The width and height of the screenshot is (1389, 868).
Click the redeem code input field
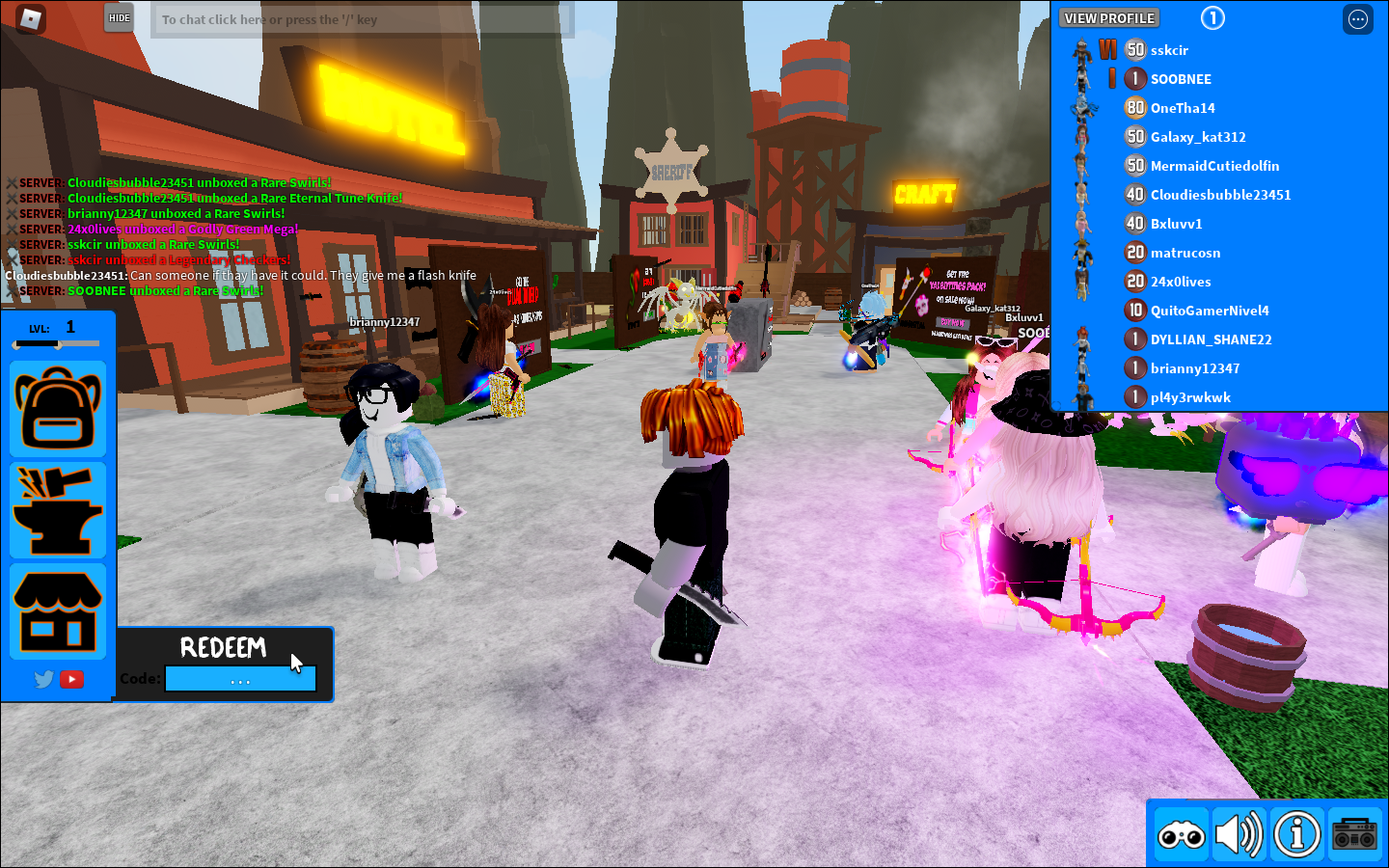240,678
